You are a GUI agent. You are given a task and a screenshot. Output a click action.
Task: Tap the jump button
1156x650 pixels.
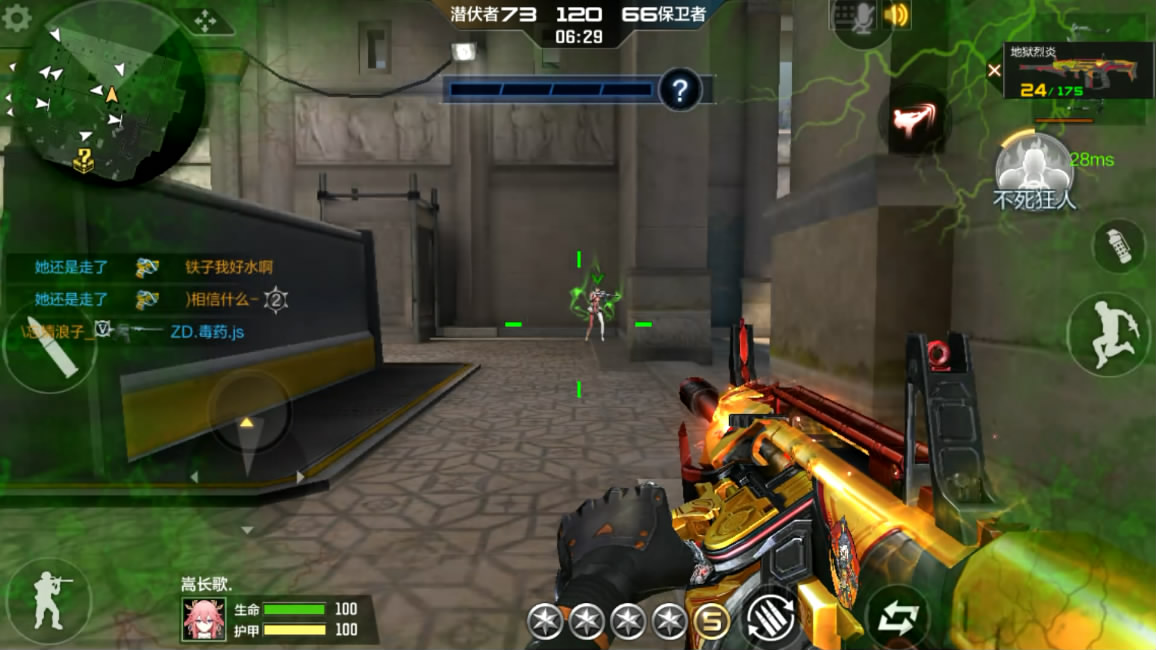point(1108,333)
